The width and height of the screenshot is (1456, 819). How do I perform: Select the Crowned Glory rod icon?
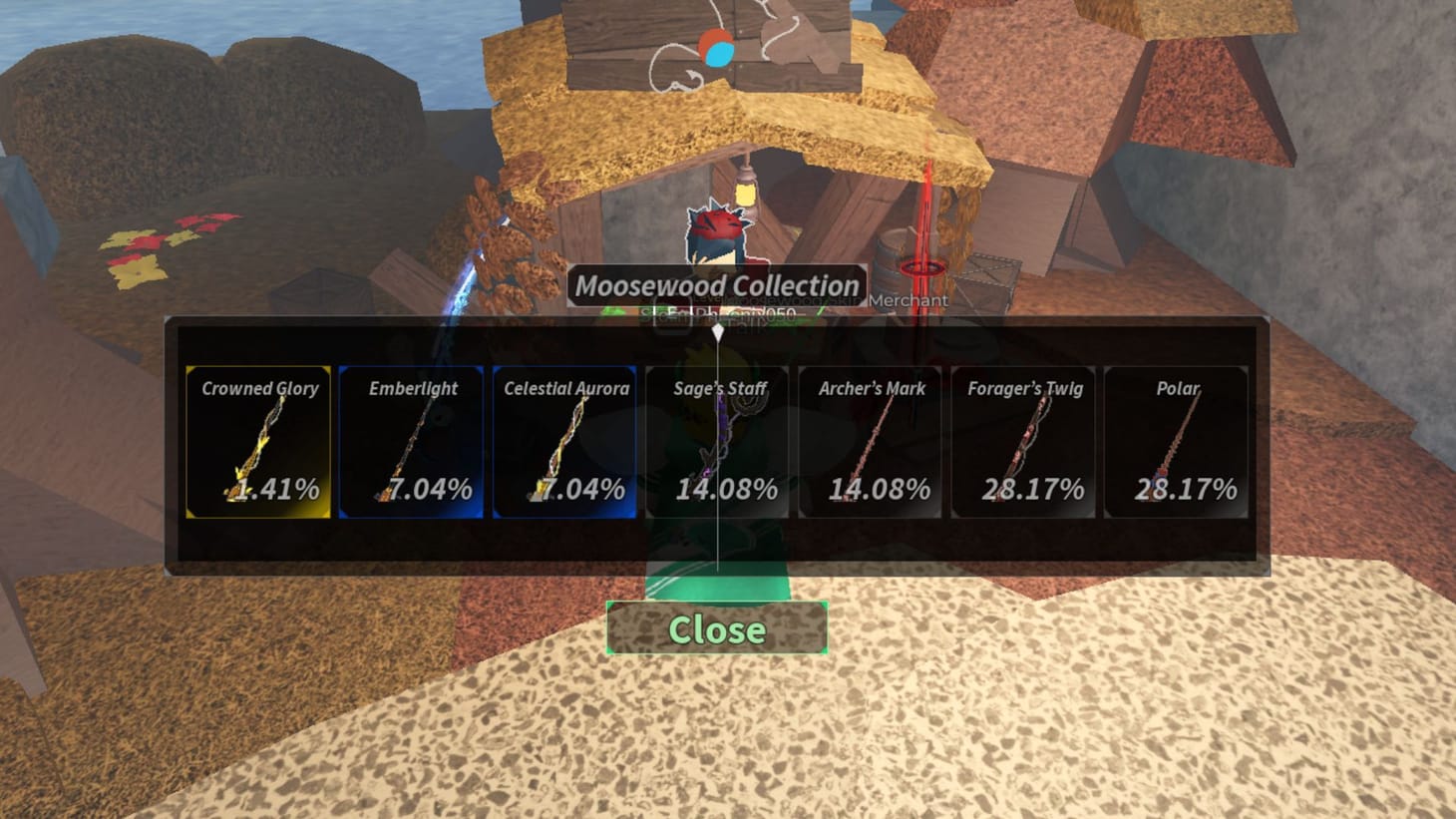pyautogui.click(x=257, y=439)
